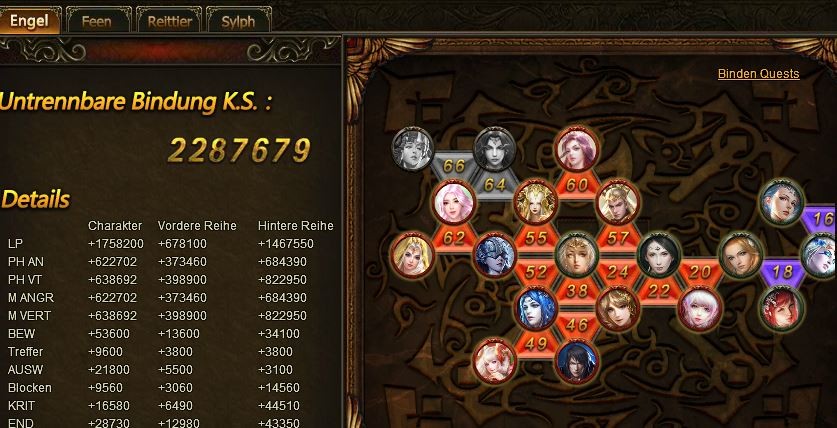This screenshot has height=428, width=837.
Task: Click the bond triangle numbered 49
Action: pos(535,344)
